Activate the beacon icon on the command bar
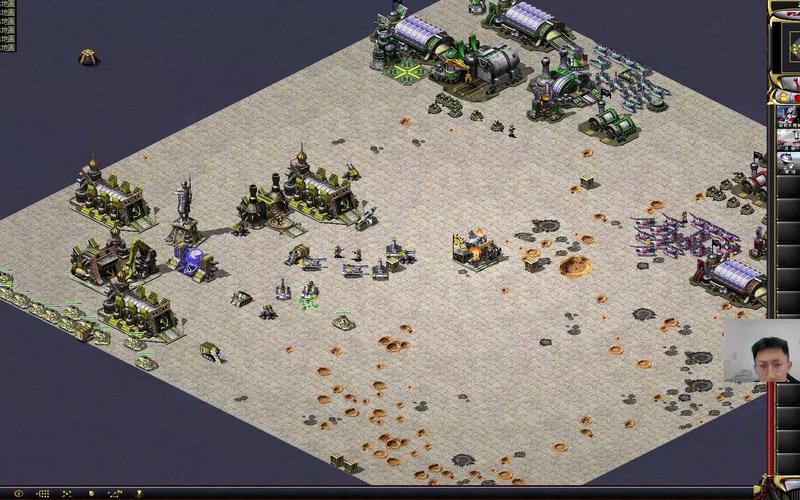Image resolution: width=800 pixels, height=500 pixels. (x=139, y=493)
